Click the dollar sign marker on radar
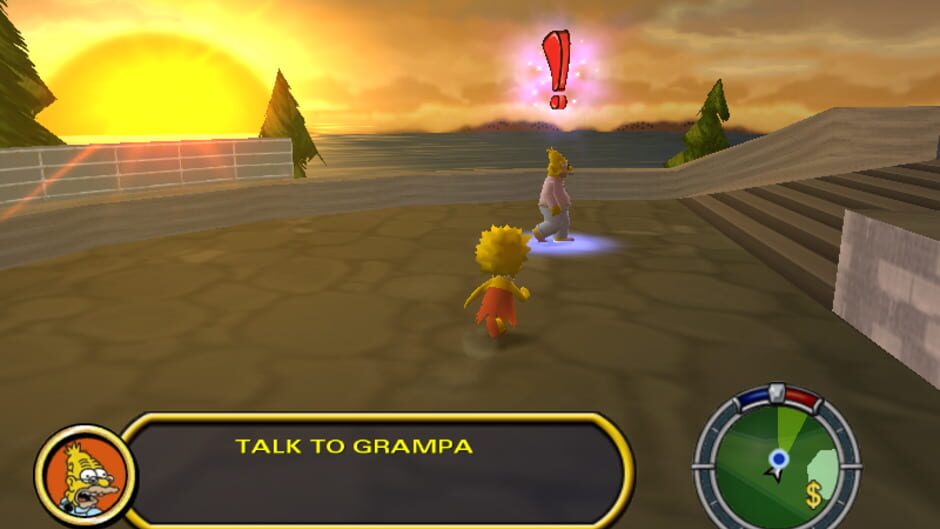The width and height of the screenshot is (940, 529). (814, 494)
